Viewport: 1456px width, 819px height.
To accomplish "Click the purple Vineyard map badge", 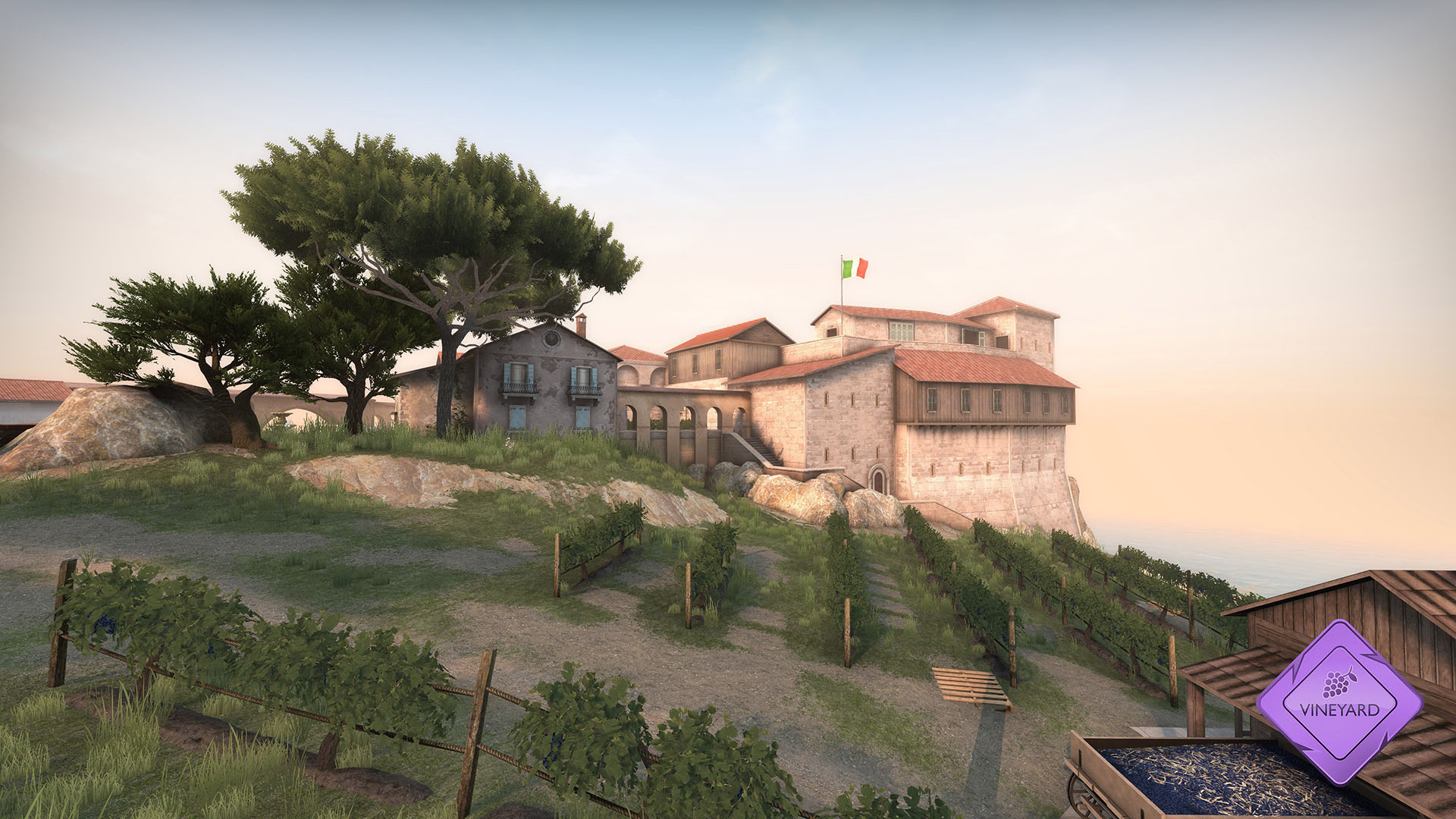I will (x=1339, y=701).
